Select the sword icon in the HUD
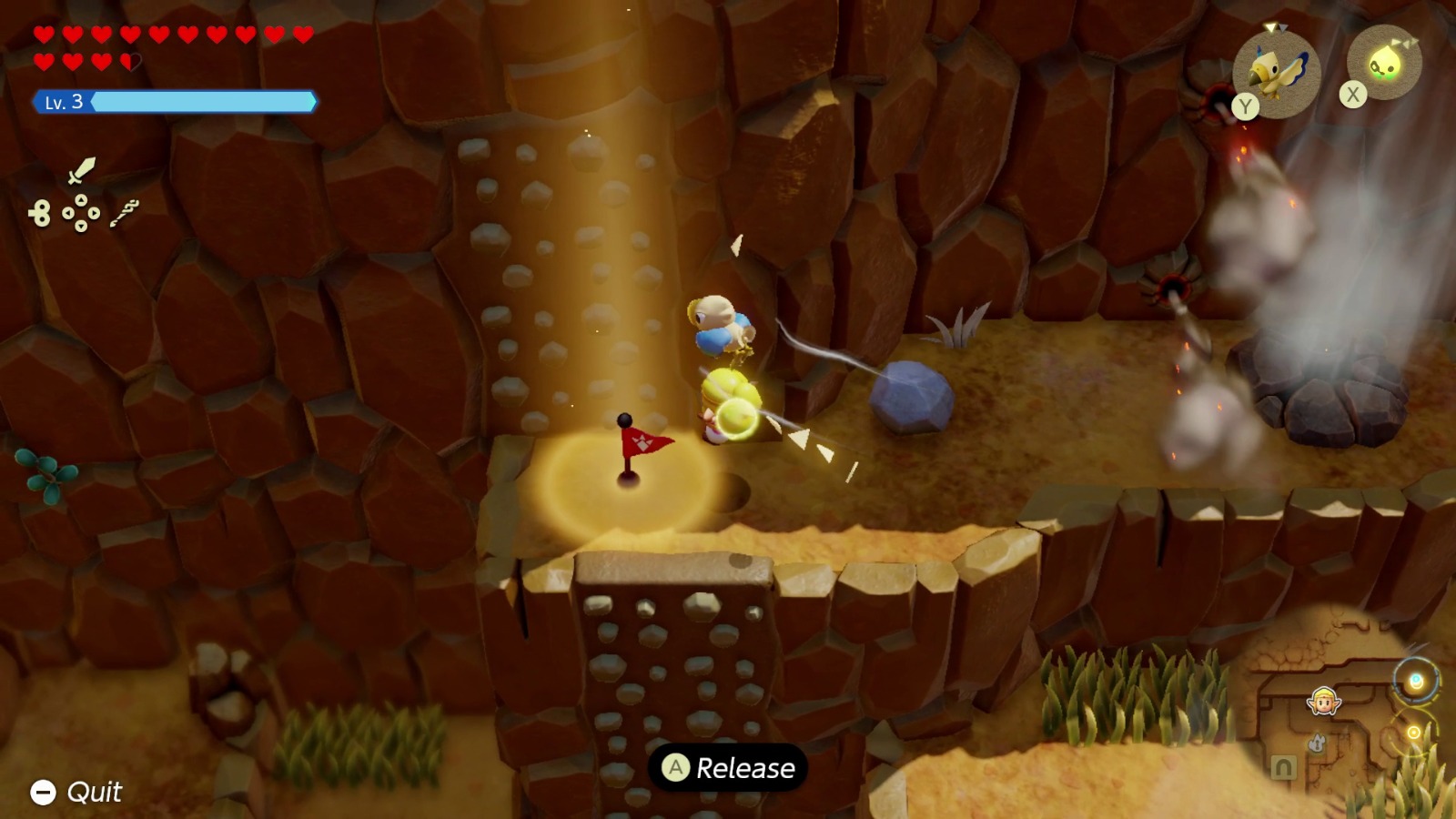The height and width of the screenshot is (819, 1456). [80, 171]
